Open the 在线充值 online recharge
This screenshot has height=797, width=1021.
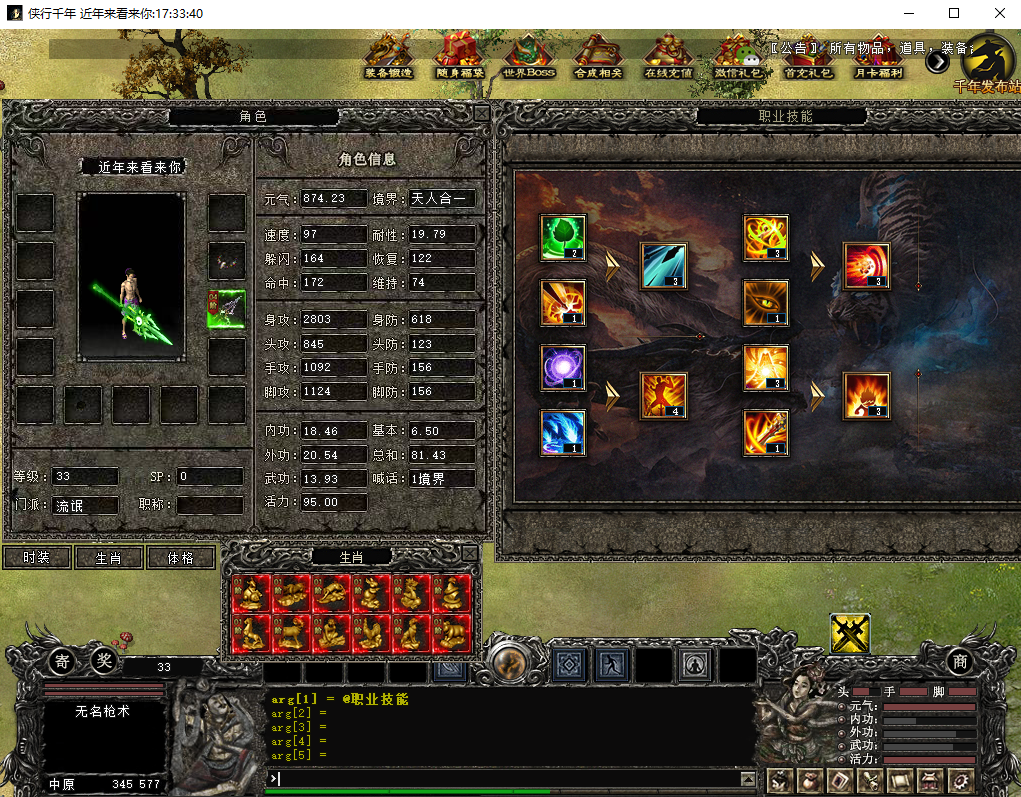pos(668,57)
